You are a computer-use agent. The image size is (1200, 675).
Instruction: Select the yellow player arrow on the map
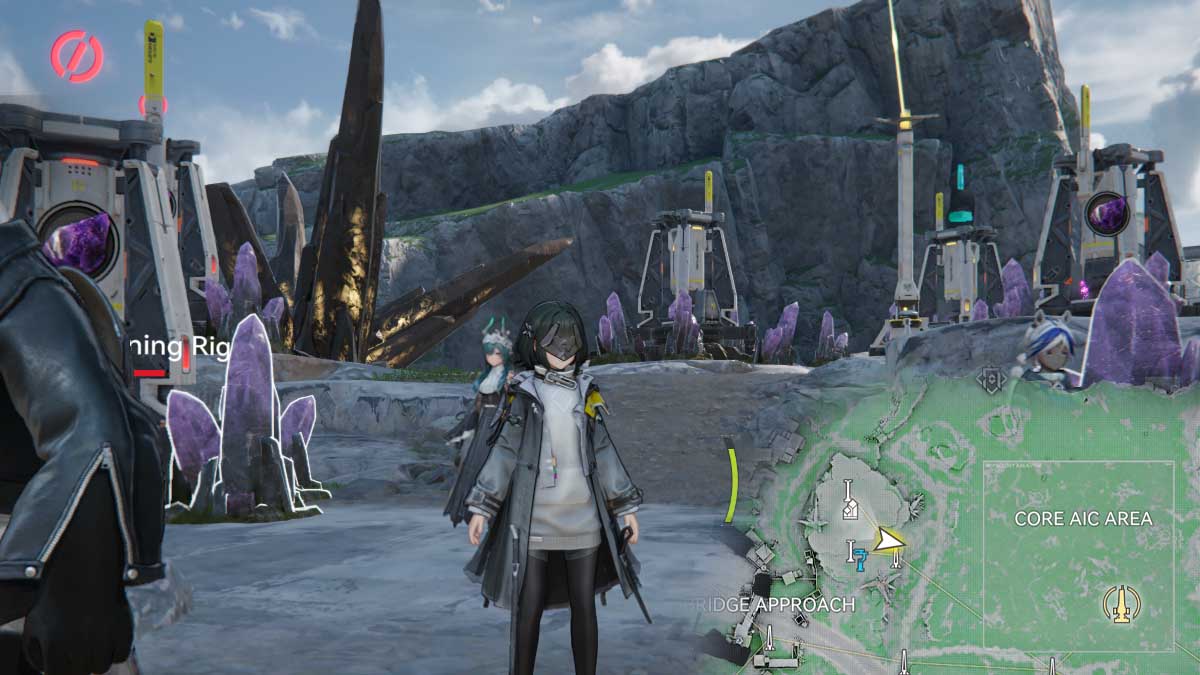click(886, 541)
